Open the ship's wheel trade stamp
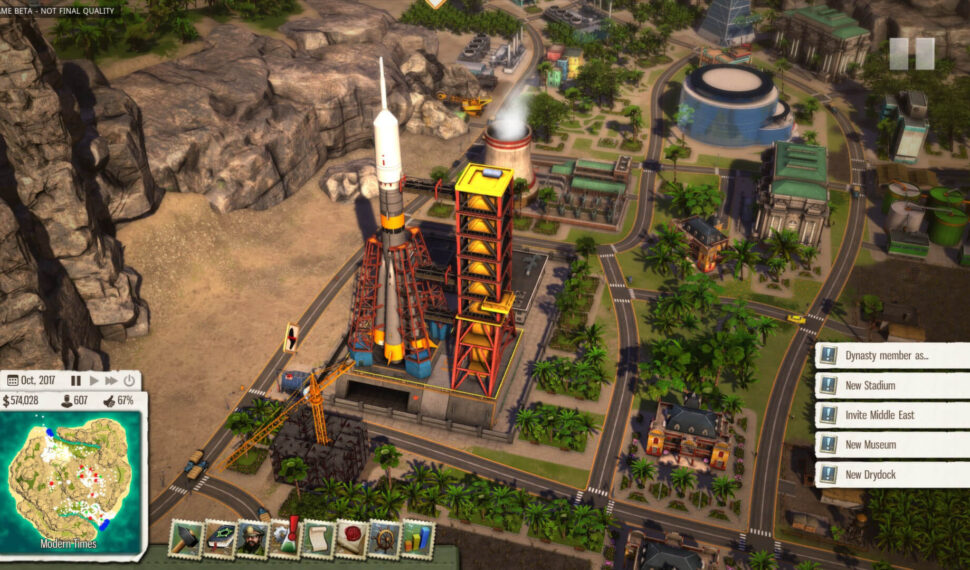Viewport: 970px width, 570px height. click(x=384, y=539)
